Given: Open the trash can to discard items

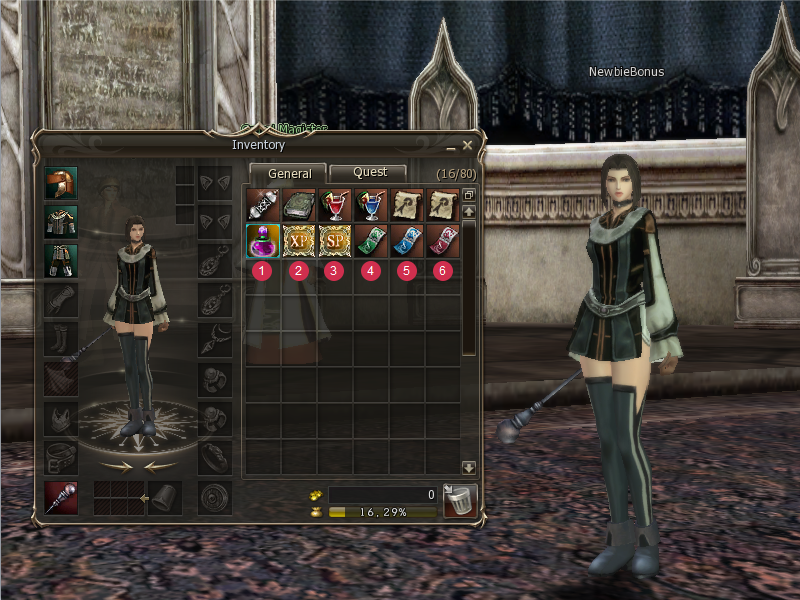Looking at the screenshot, I should point(459,499).
